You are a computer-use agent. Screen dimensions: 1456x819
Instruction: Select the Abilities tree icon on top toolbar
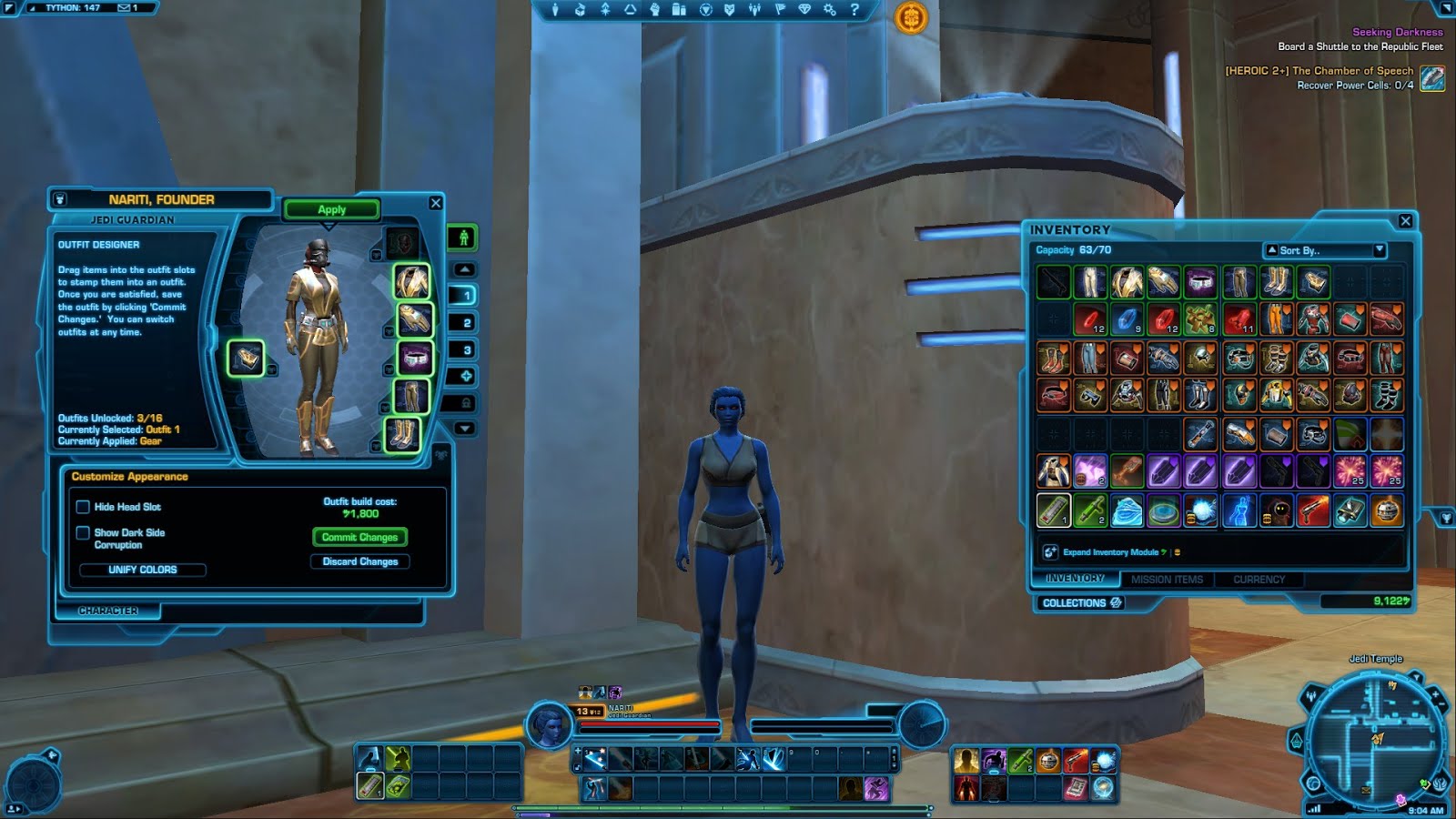click(606, 10)
